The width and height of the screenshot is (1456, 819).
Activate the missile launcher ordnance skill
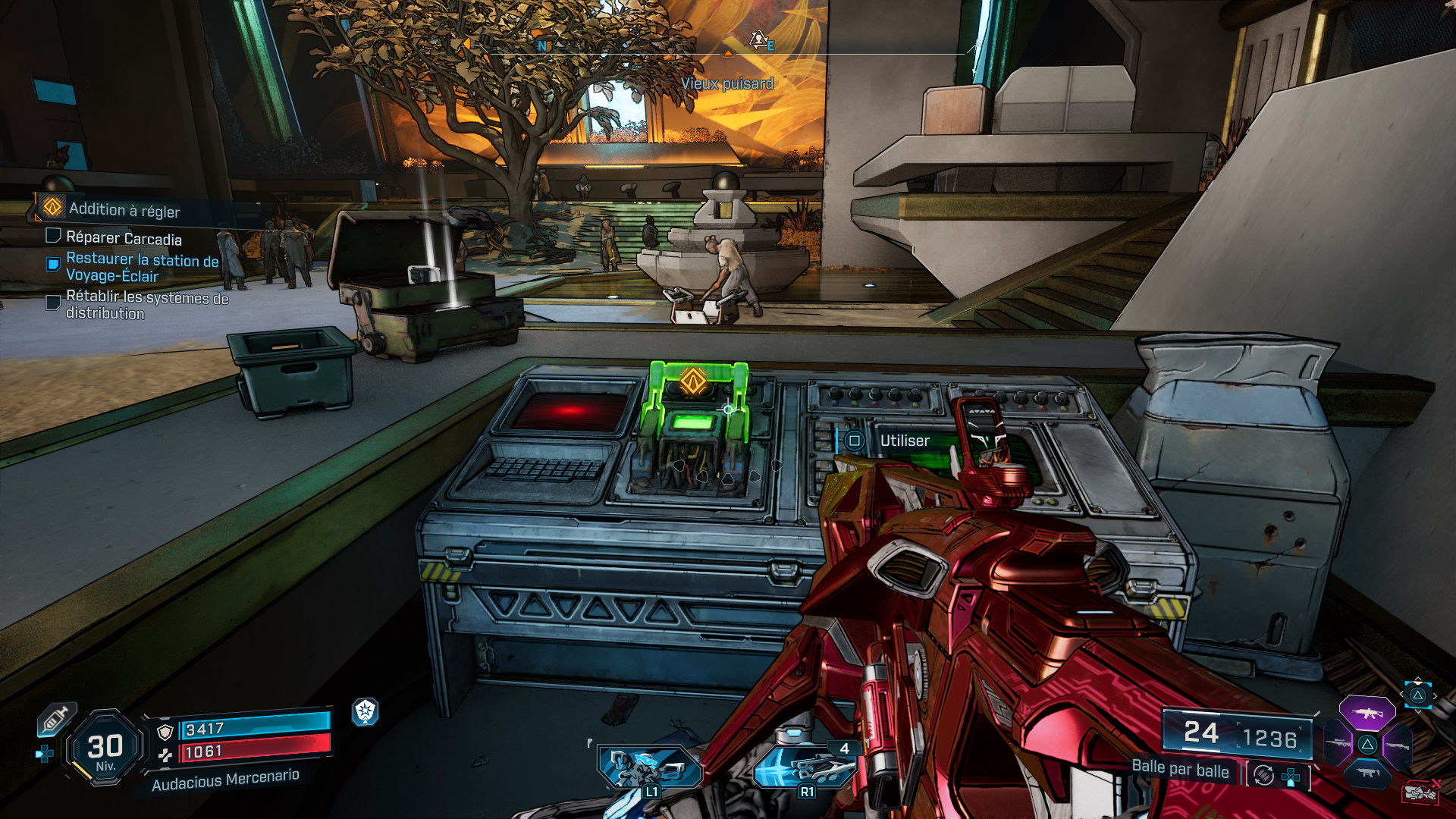point(805,767)
